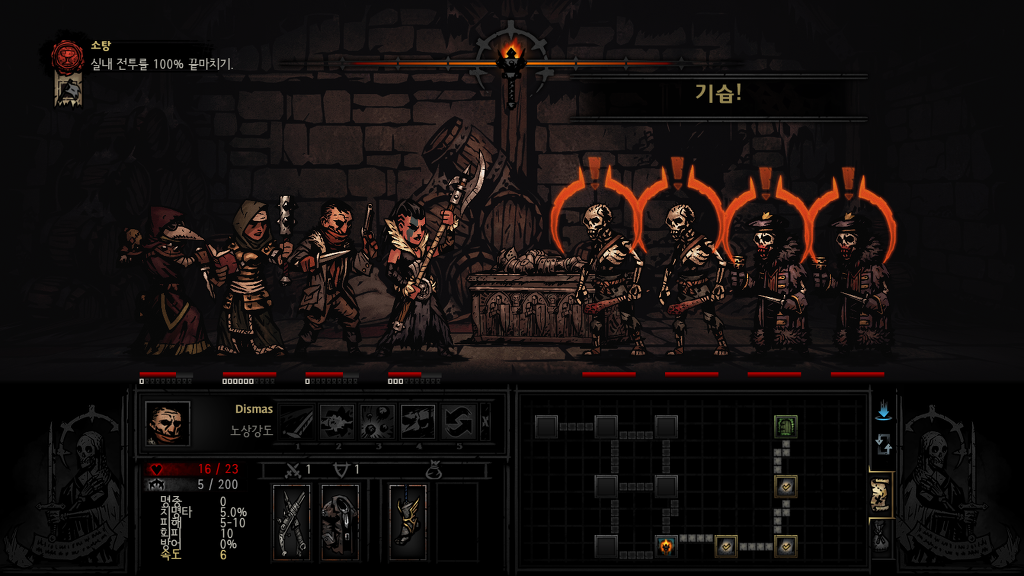Activate the swap position arrows skill
The width and height of the screenshot is (1024, 576).
(x=458, y=423)
